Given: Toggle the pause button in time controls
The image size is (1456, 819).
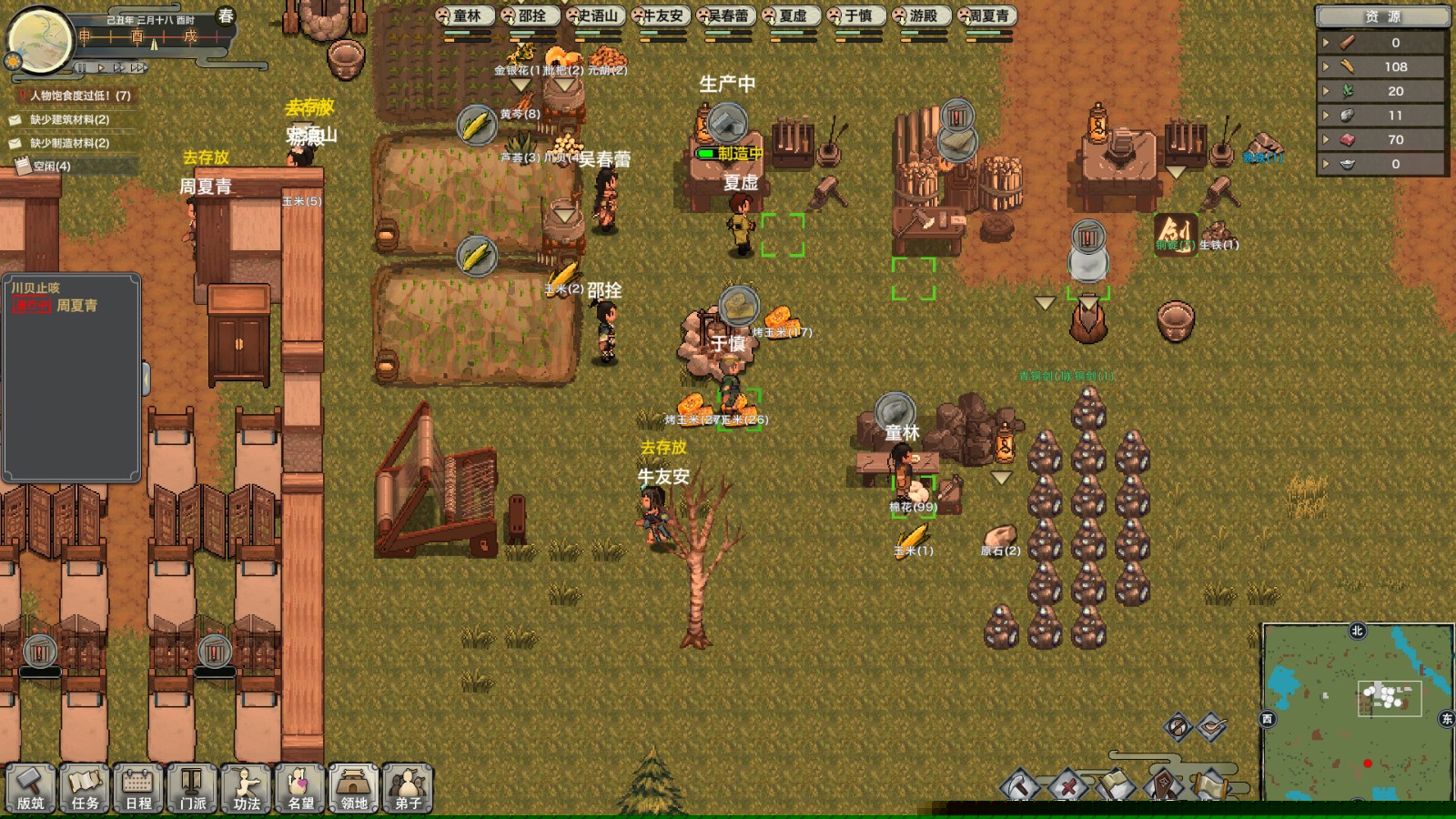Looking at the screenshot, I should click(82, 67).
